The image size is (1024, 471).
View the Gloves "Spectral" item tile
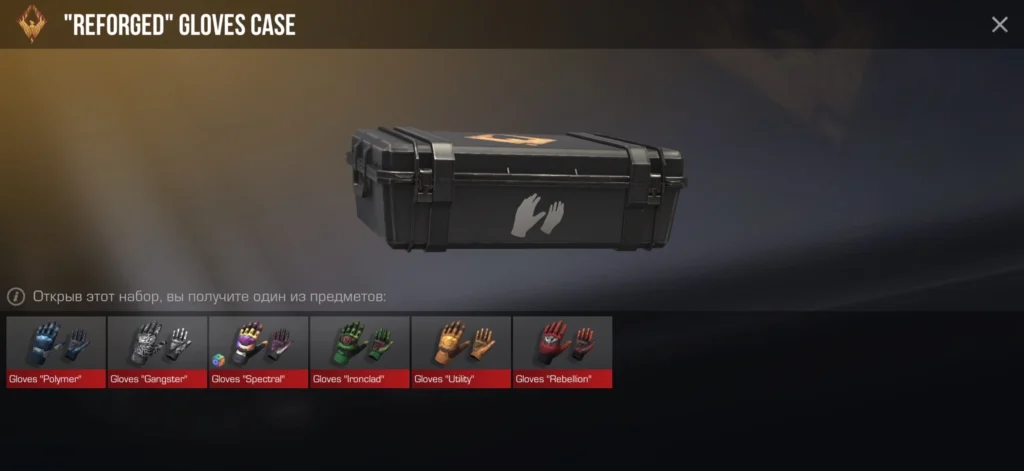[x=258, y=352]
